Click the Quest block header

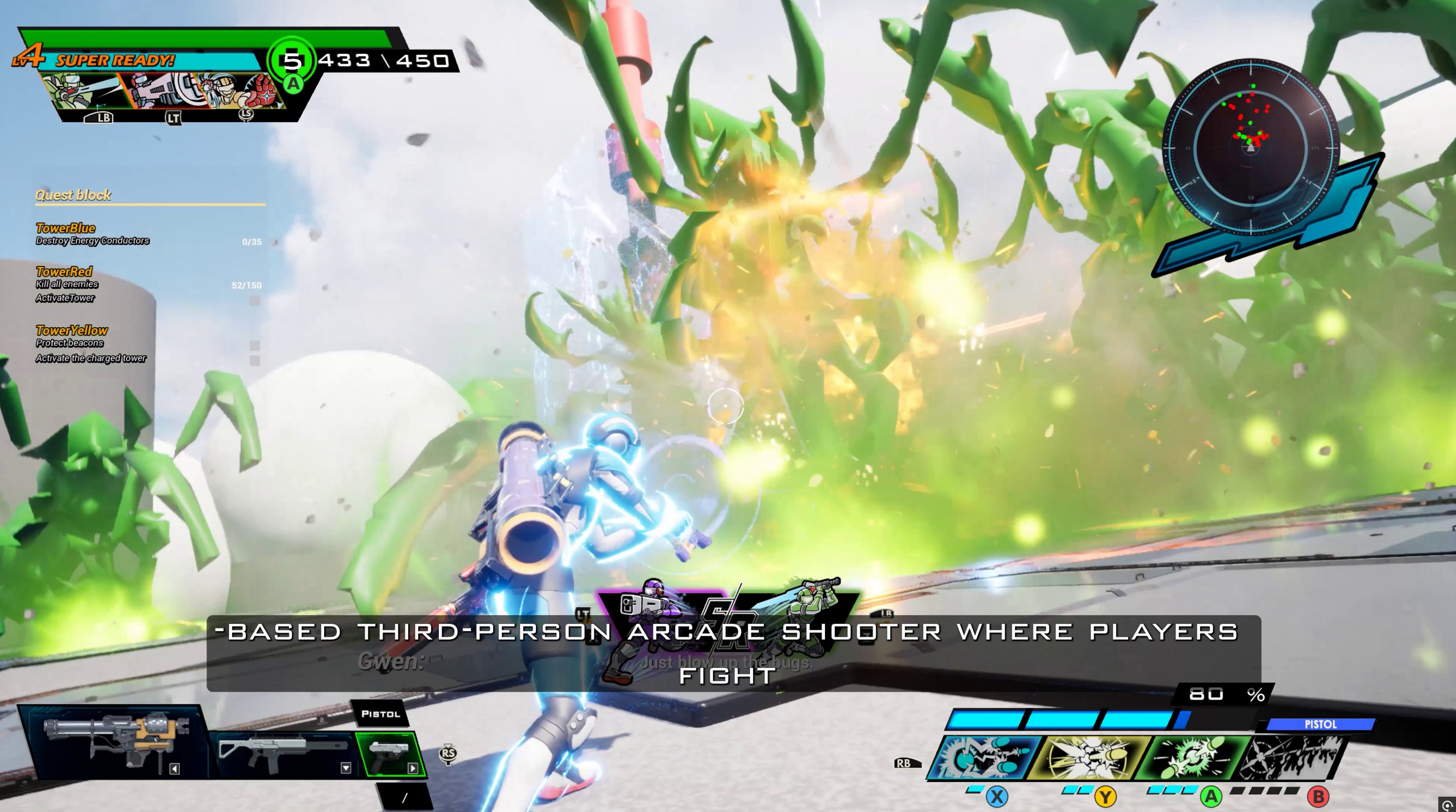tap(73, 196)
